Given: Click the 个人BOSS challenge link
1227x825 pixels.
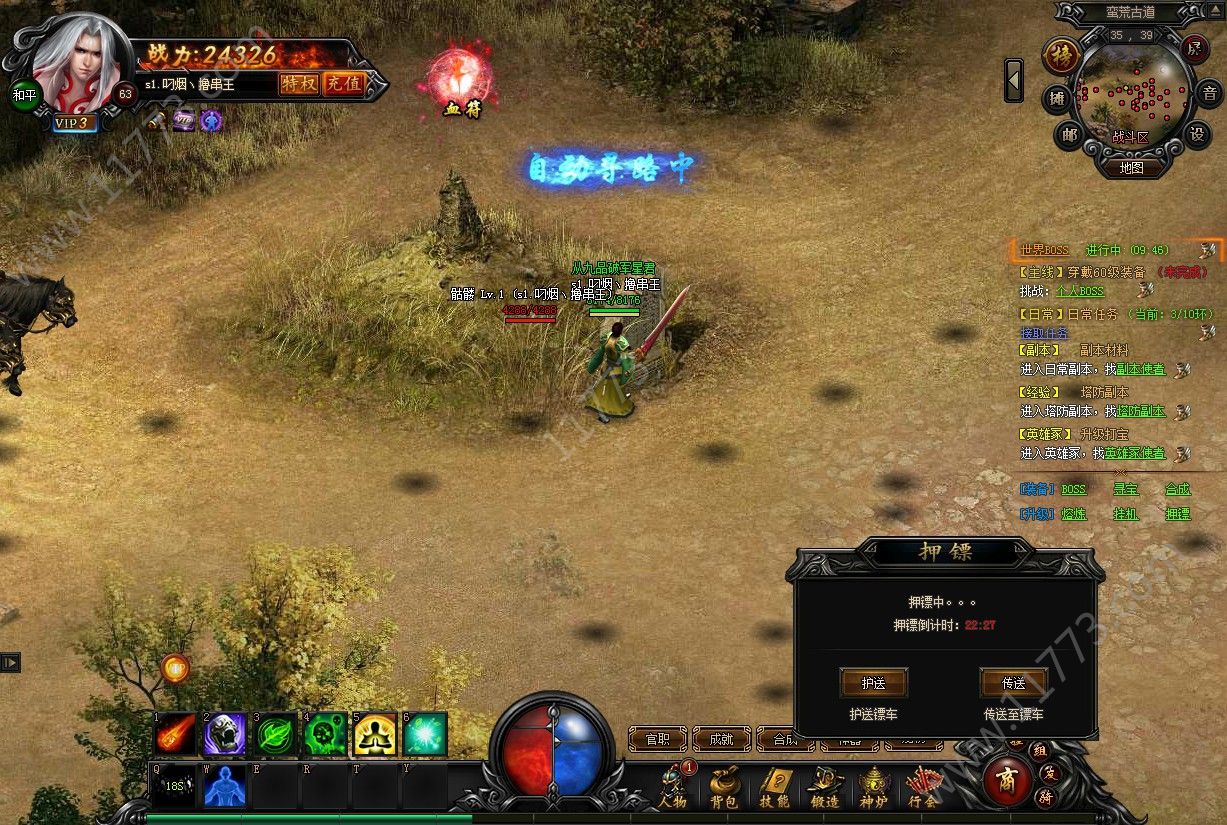Looking at the screenshot, I should pyautogui.click(x=1080, y=291).
